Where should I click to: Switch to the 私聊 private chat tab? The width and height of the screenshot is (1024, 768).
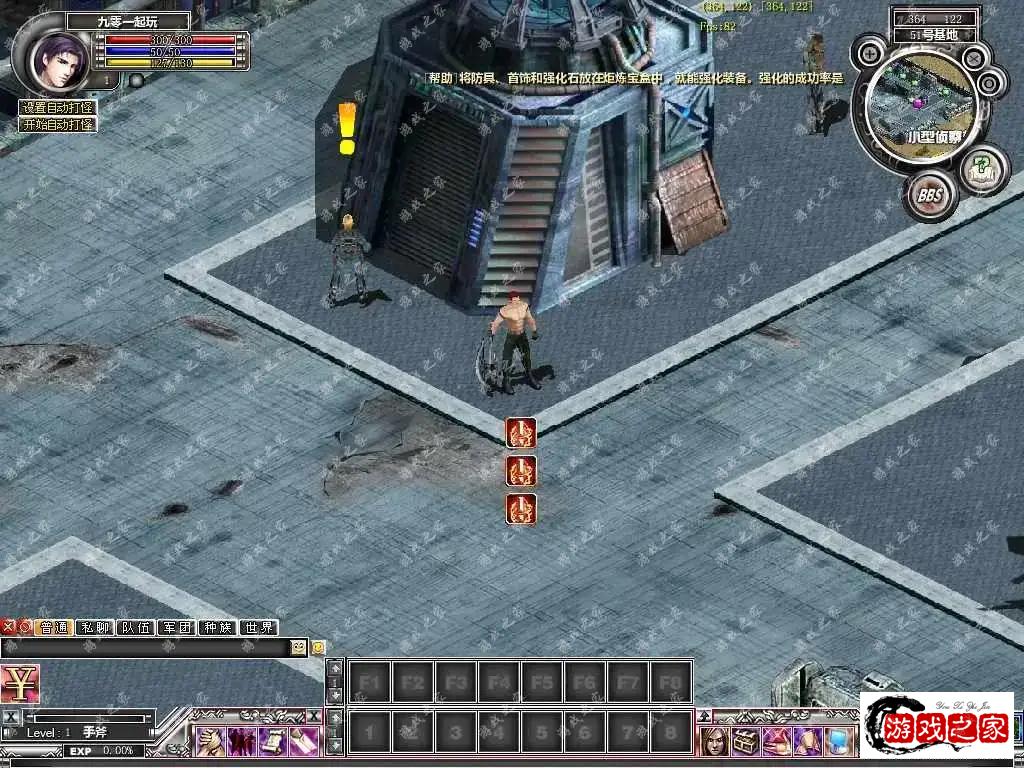[x=94, y=628]
